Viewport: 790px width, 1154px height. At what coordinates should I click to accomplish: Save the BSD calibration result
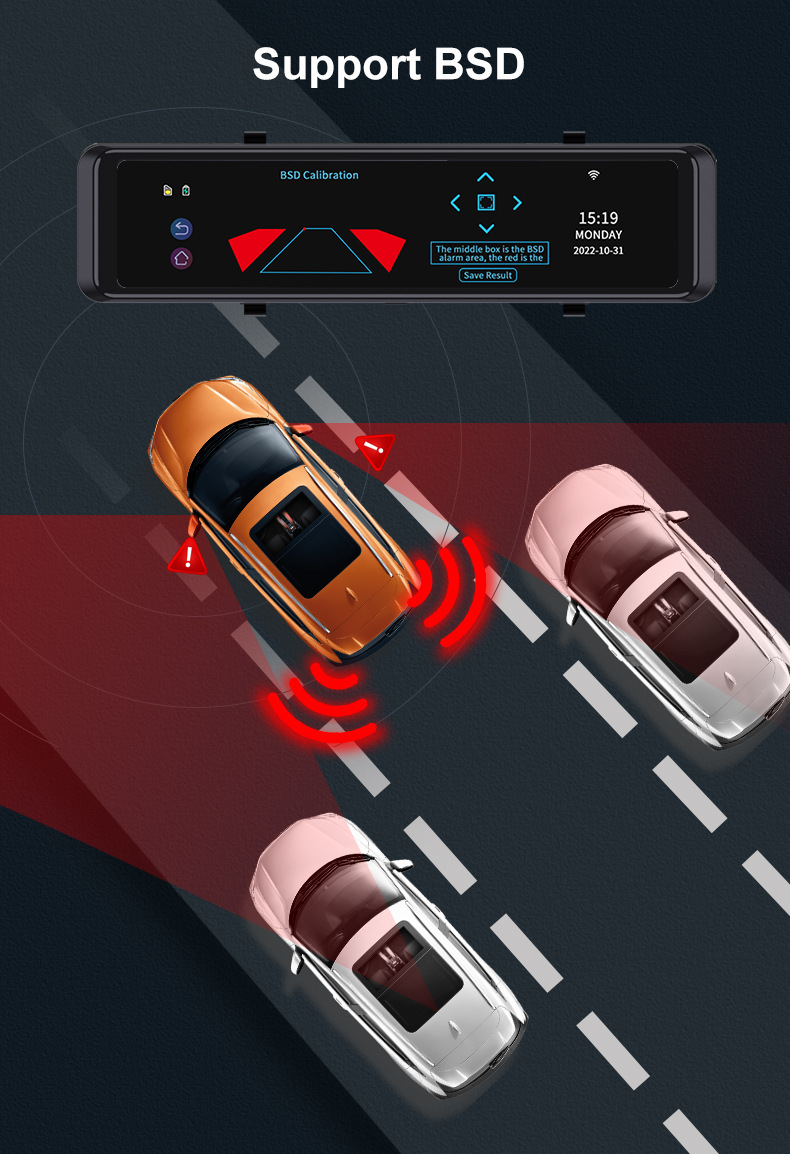[x=488, y=275]
